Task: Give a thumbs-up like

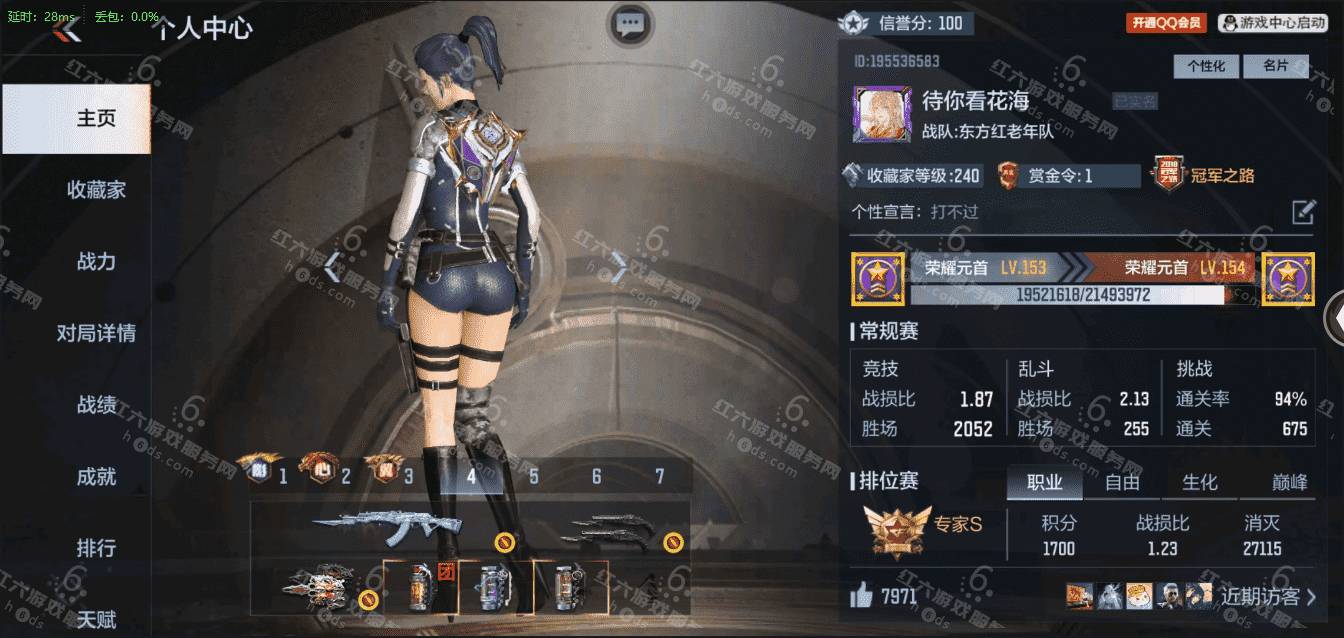Action: pyautogui.click(x=861, y=597)
